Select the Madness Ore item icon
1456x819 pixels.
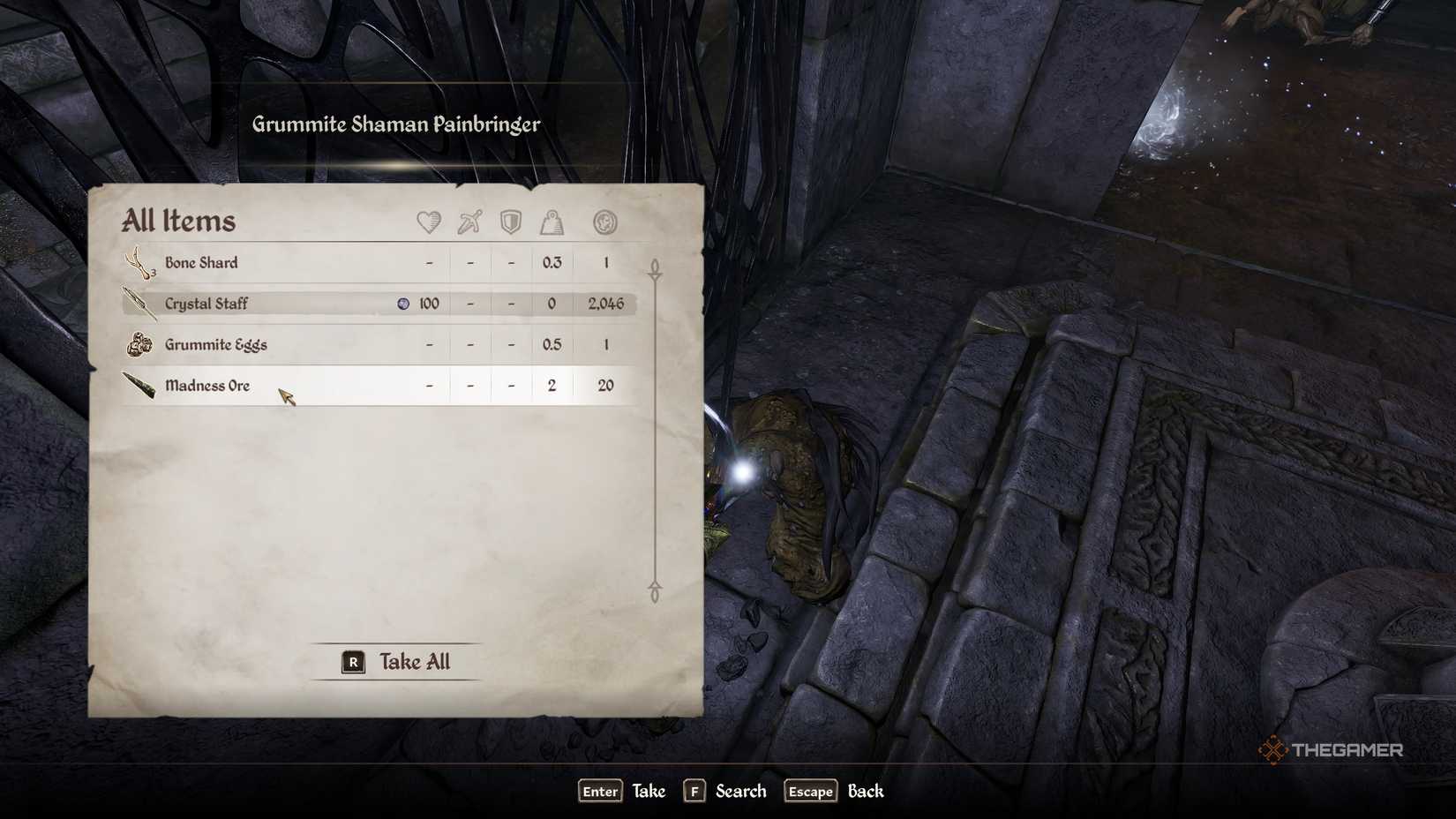[x=139, y=386]
